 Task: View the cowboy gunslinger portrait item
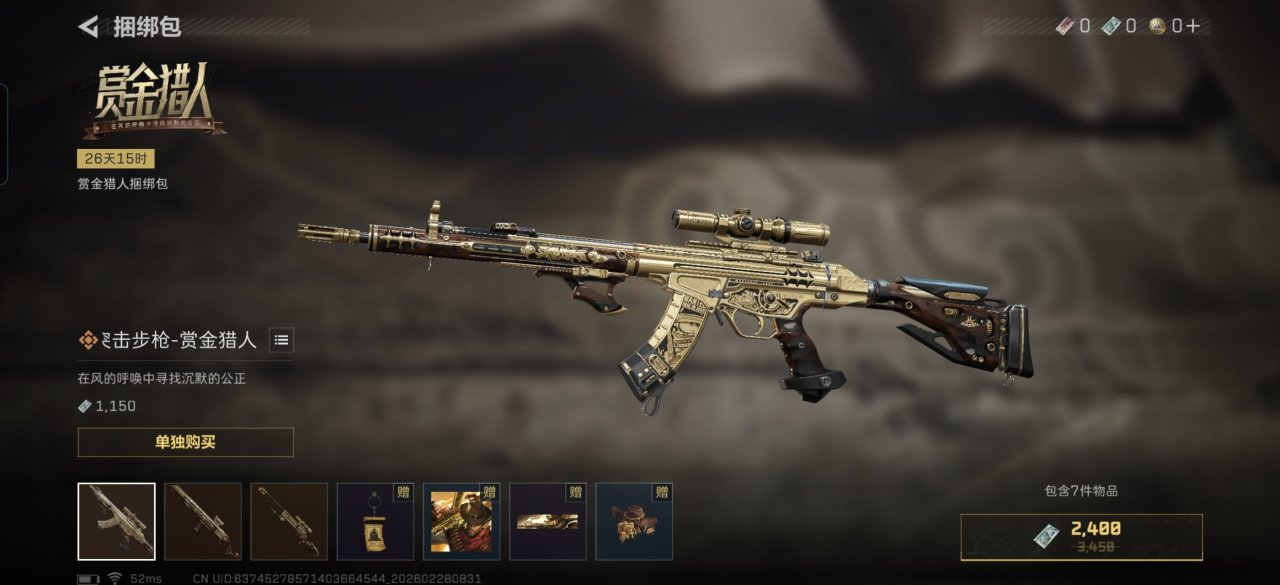pos(461,521)
